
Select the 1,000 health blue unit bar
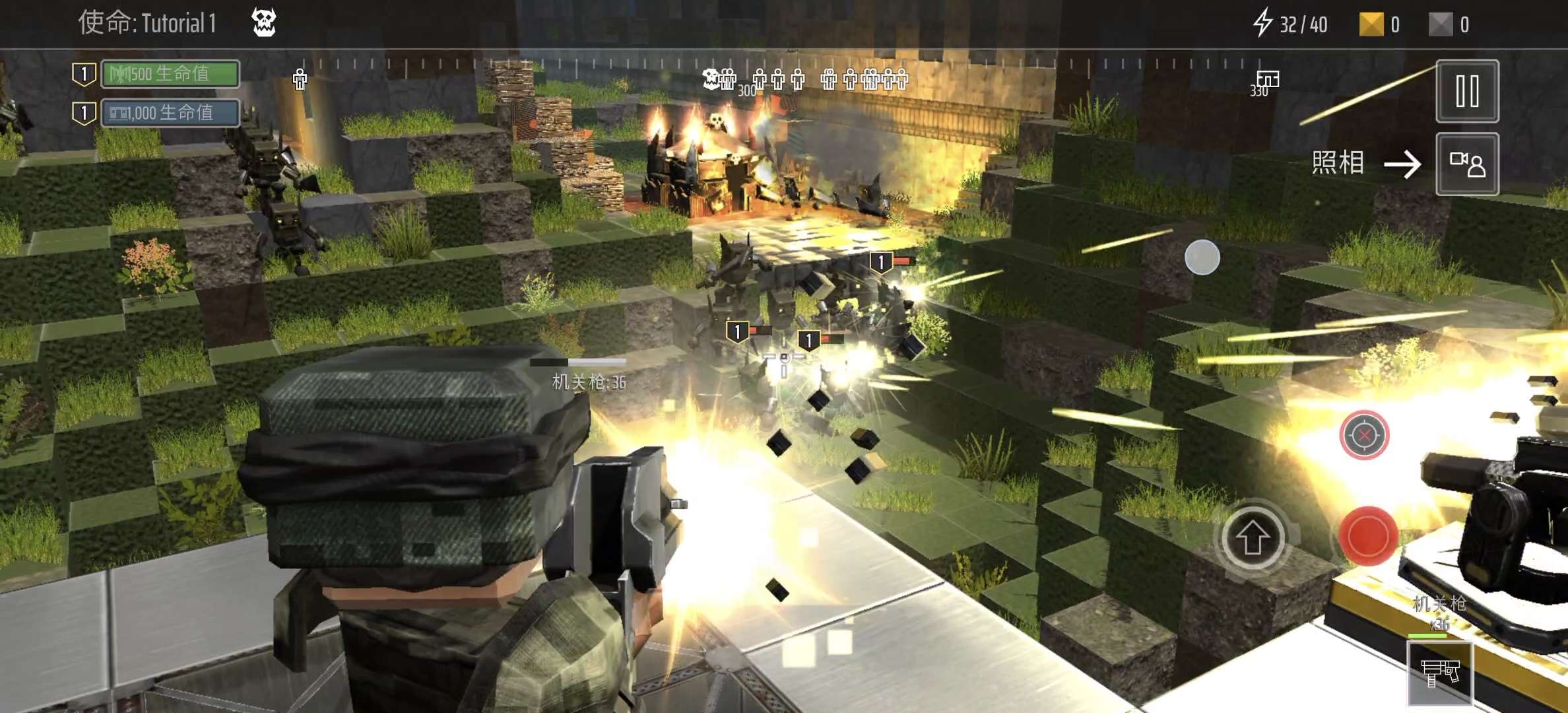170,113
